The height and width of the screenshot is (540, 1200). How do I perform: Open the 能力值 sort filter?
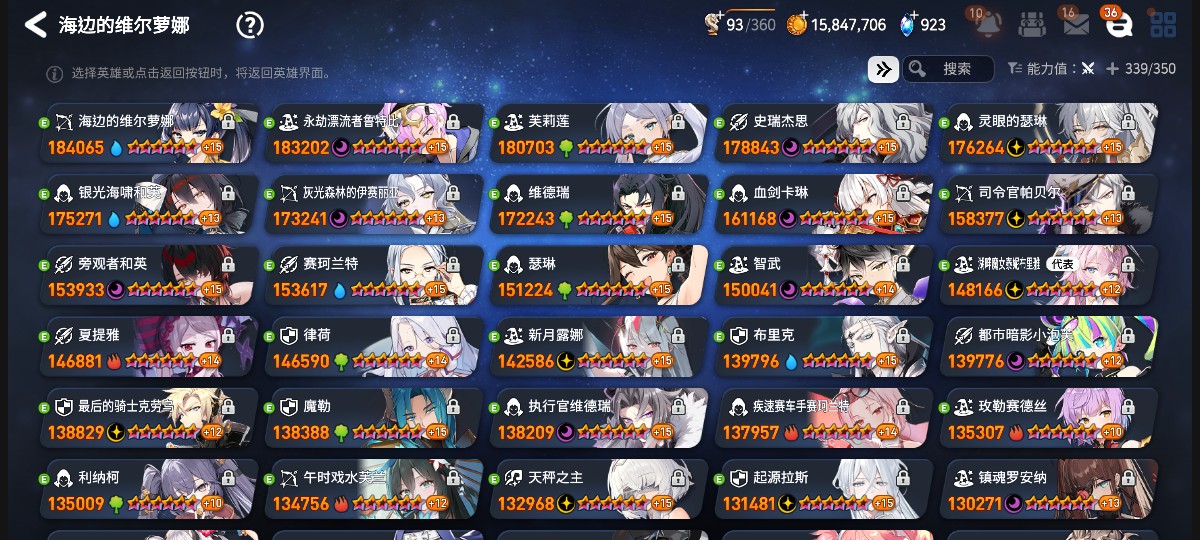click(1051, 69)
